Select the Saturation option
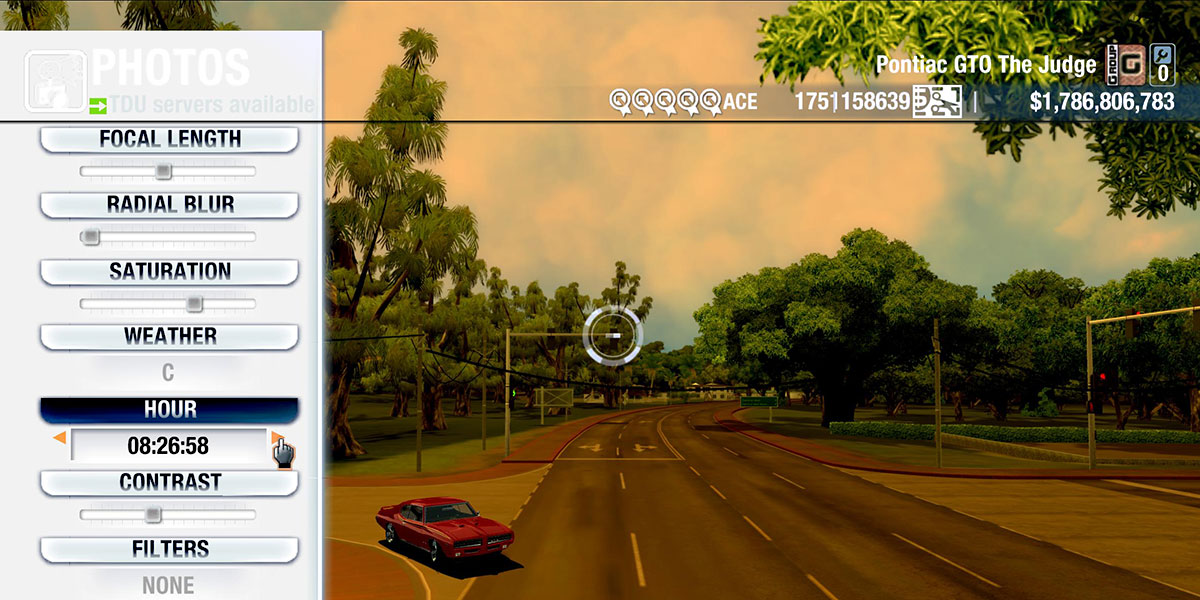The width and height of the screenshot is (1200, 600). coord(169,272)
